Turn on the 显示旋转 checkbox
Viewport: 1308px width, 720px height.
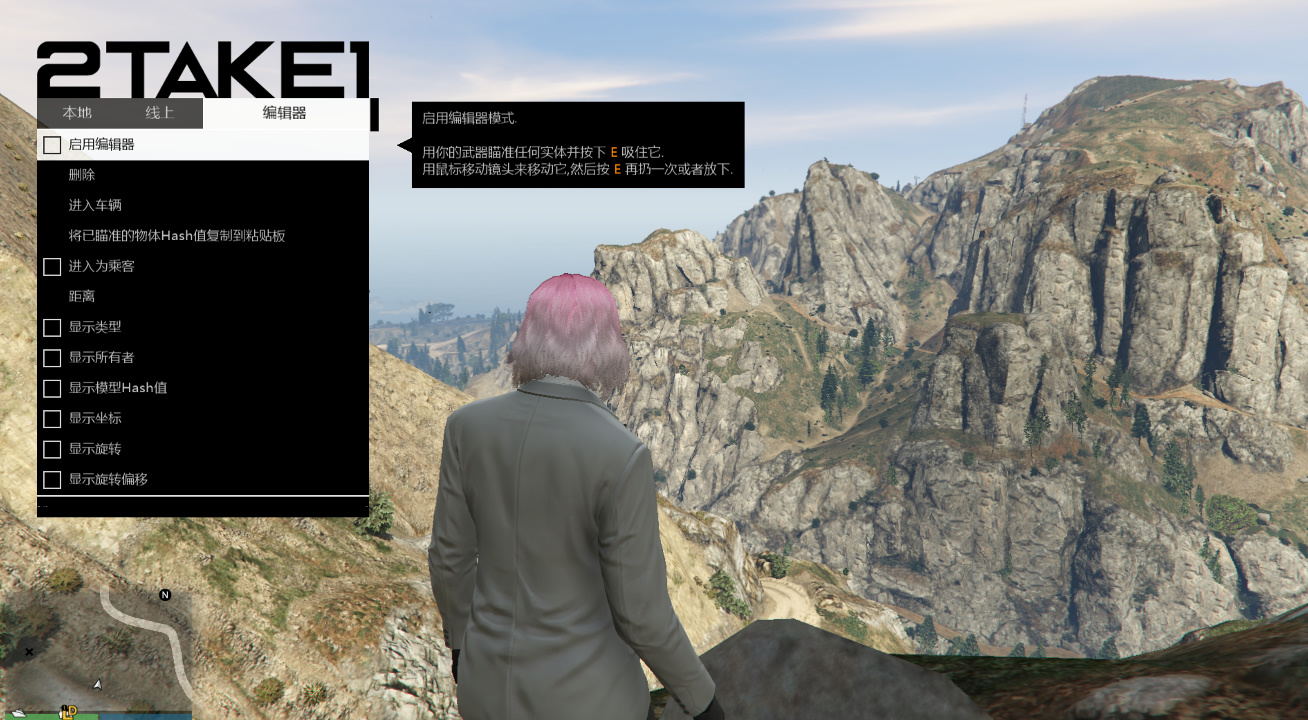(x=52, y=449)
